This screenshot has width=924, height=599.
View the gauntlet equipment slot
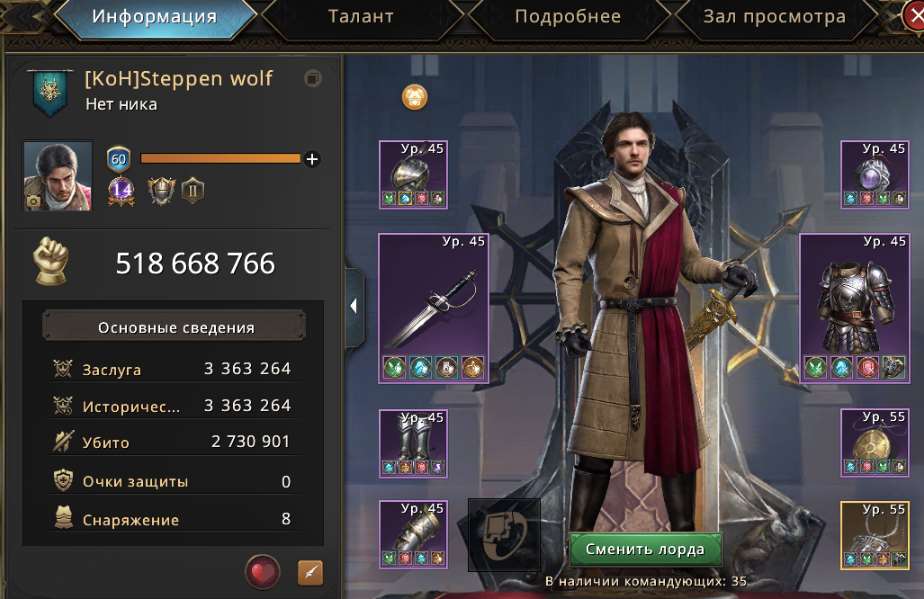(413, 534)
